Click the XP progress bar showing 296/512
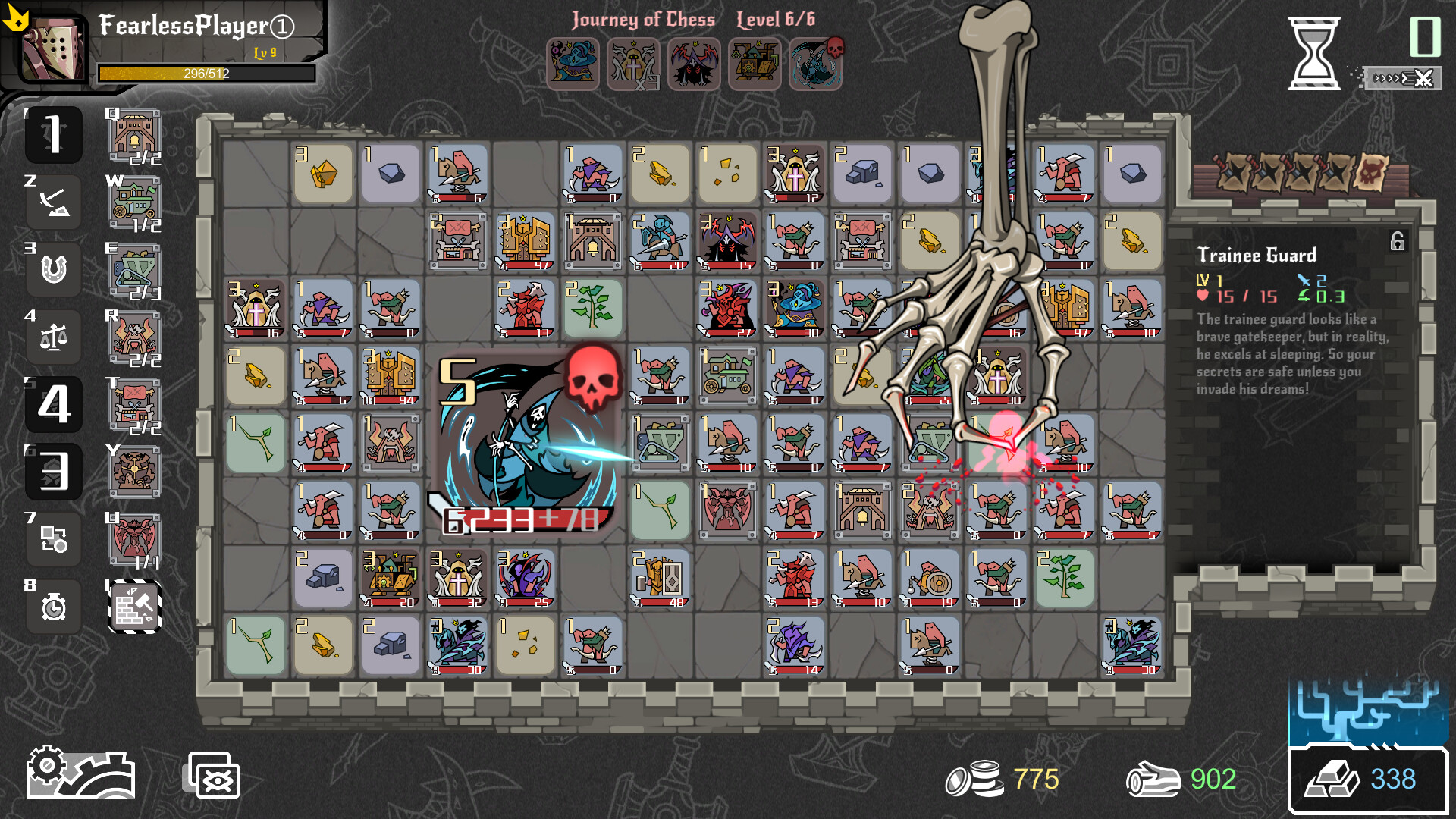1456x819 pixels. pos(205,74)
